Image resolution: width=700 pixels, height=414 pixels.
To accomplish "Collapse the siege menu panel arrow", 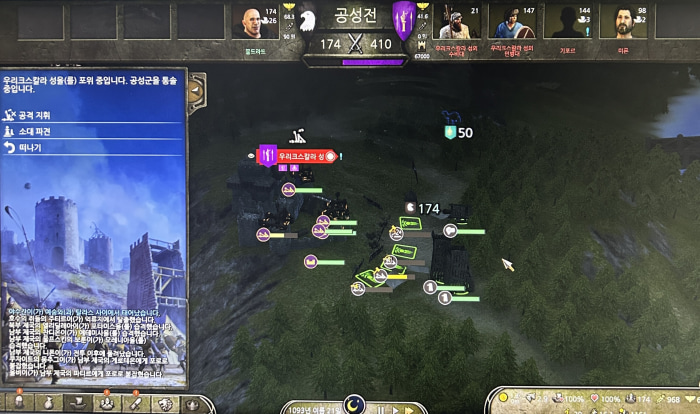I will (197, 90).
